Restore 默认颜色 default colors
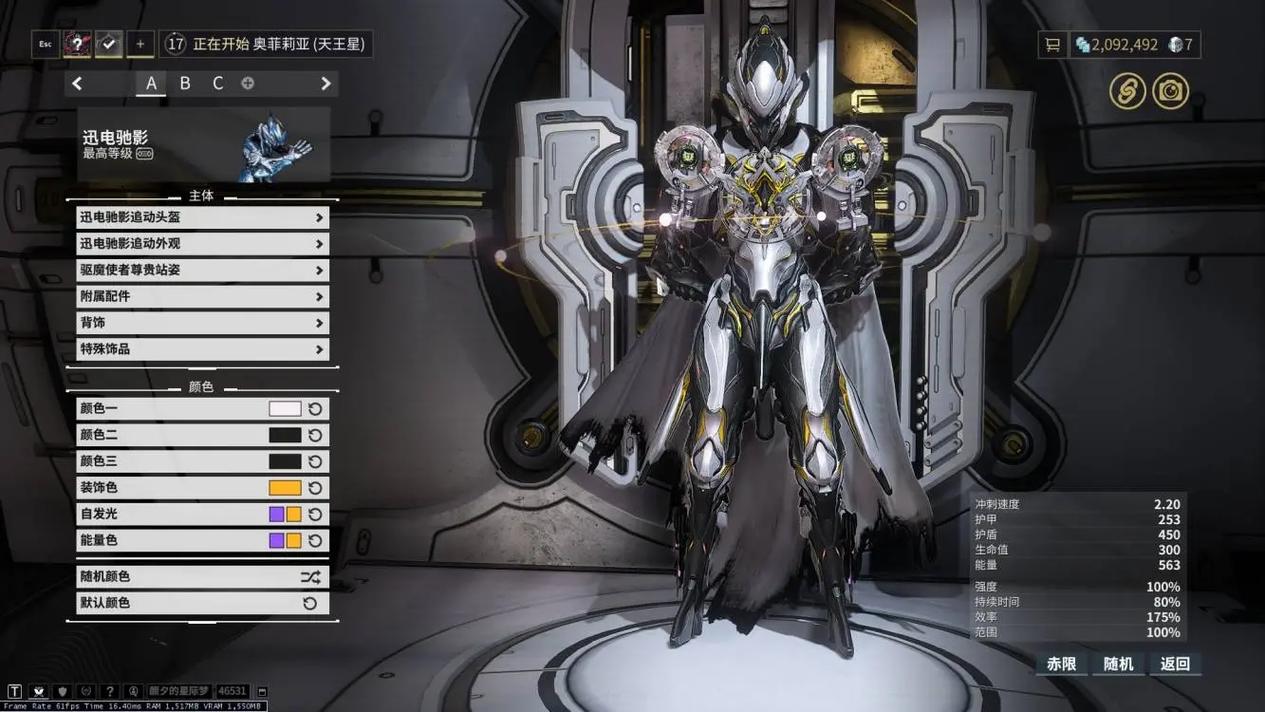Viewport: 1265px width, 712px height. coord(202,603)
